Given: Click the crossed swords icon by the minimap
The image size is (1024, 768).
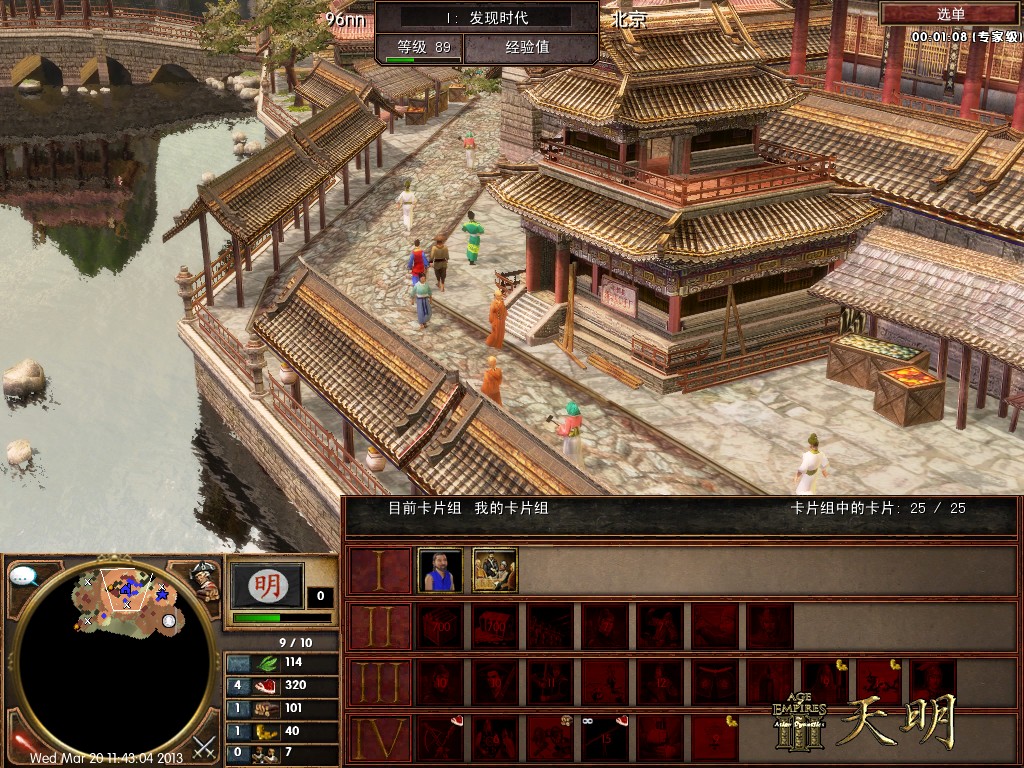Looking at the screenshot, I should coord(205,746).
